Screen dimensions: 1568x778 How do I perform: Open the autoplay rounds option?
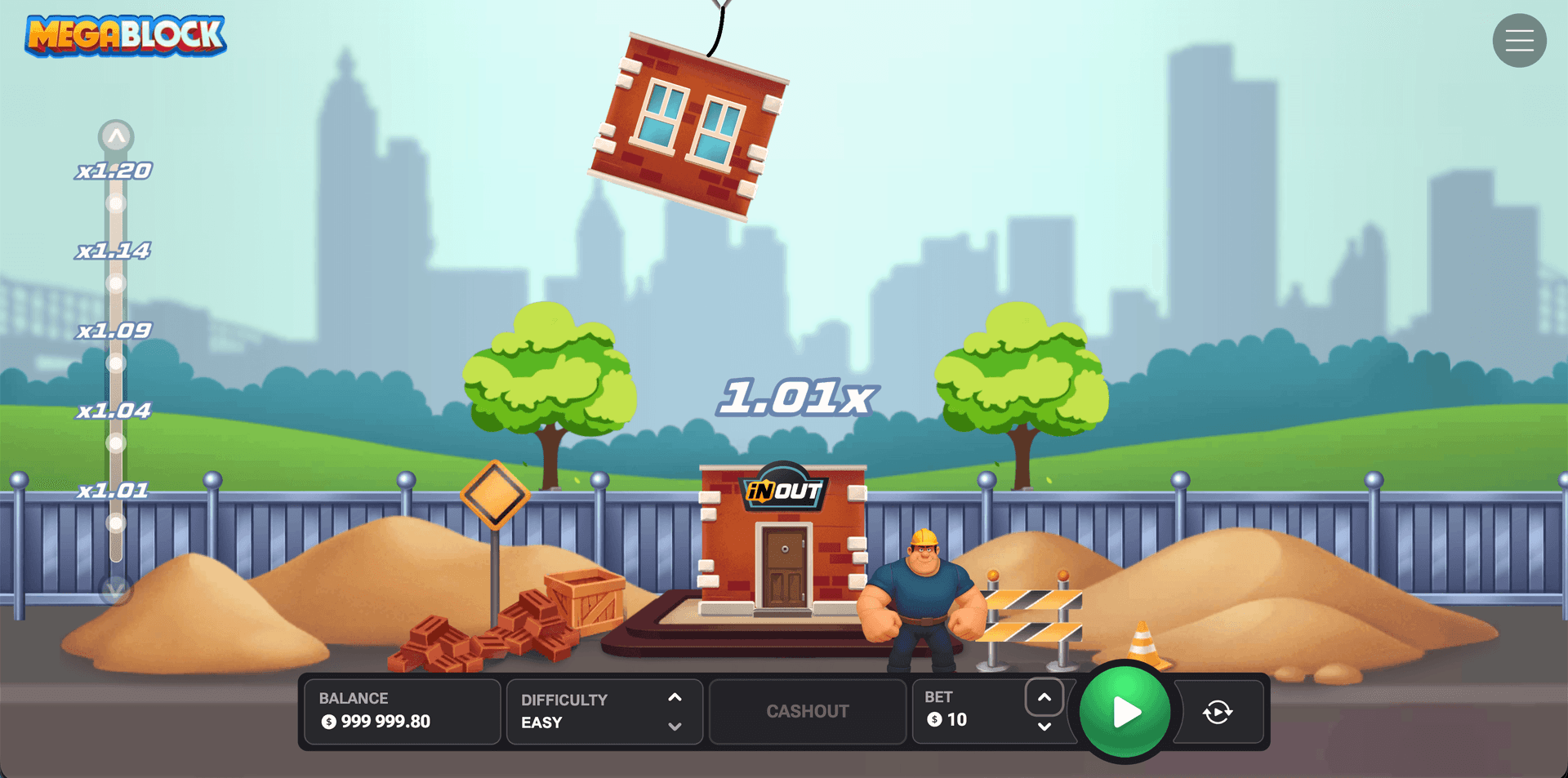pos(1218,711)
